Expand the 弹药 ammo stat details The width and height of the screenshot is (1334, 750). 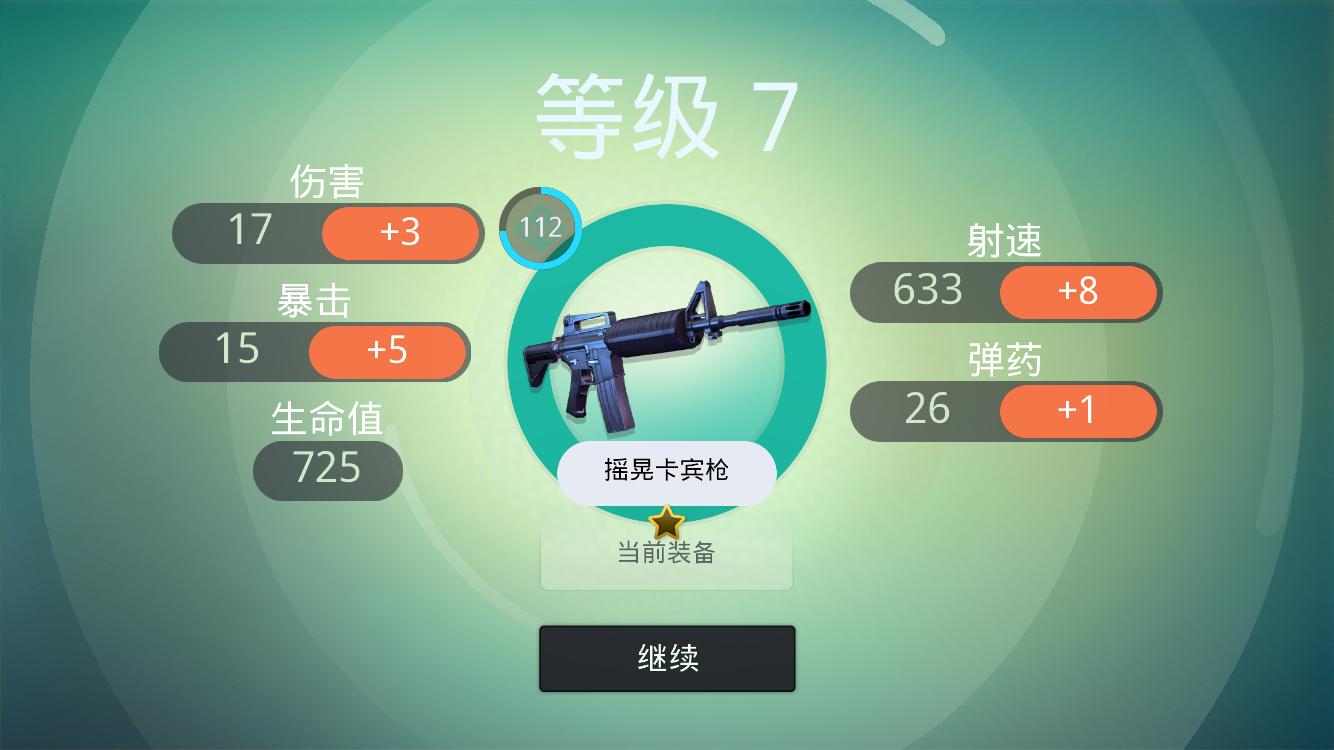1004,359
